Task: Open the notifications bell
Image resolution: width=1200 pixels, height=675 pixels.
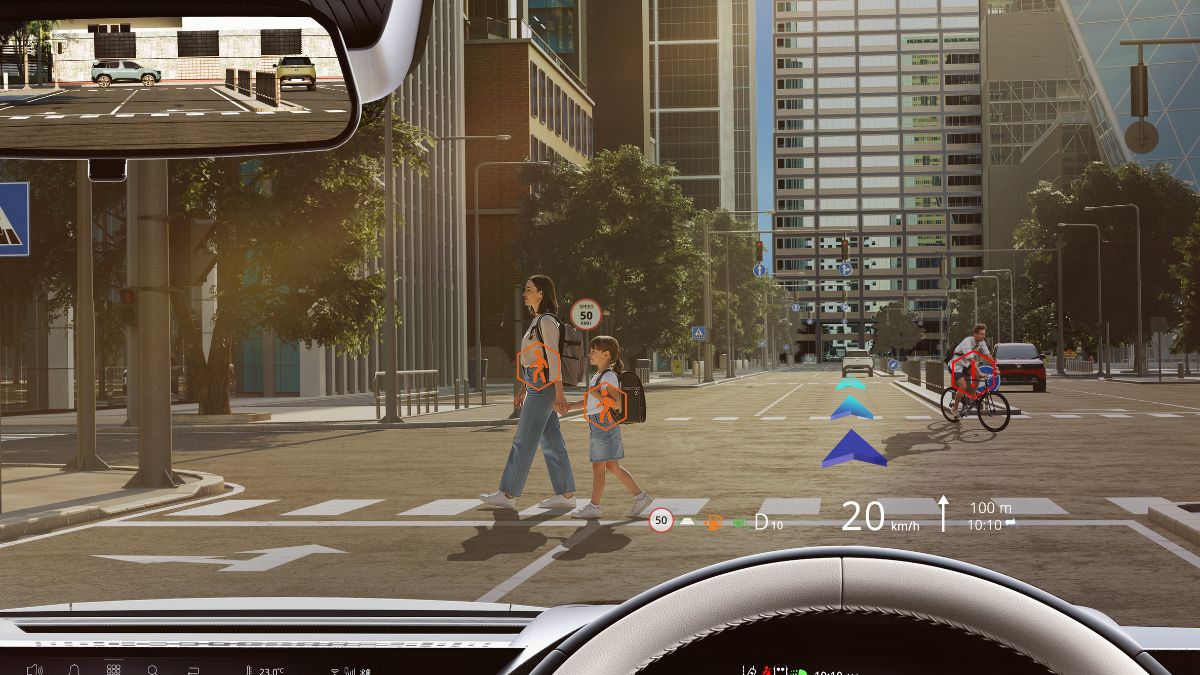Action: coord(74,669)
